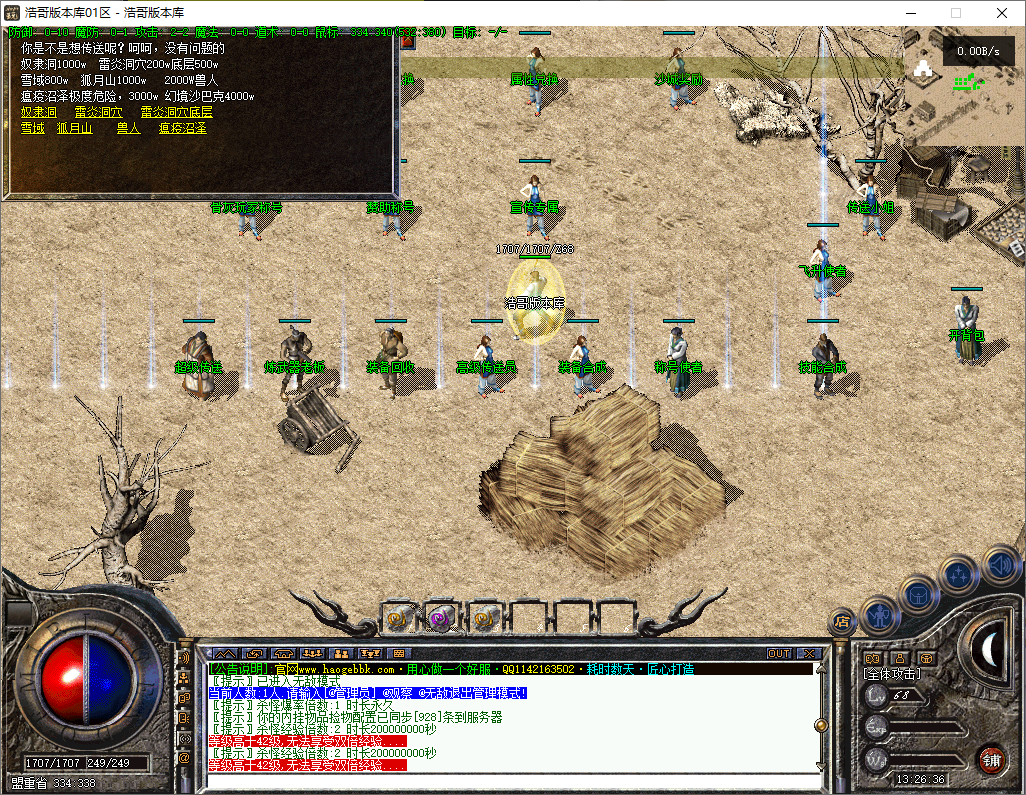Select the 雷炎洞穴底层 teleport option
1026x795 pixels.
[176, 112]
